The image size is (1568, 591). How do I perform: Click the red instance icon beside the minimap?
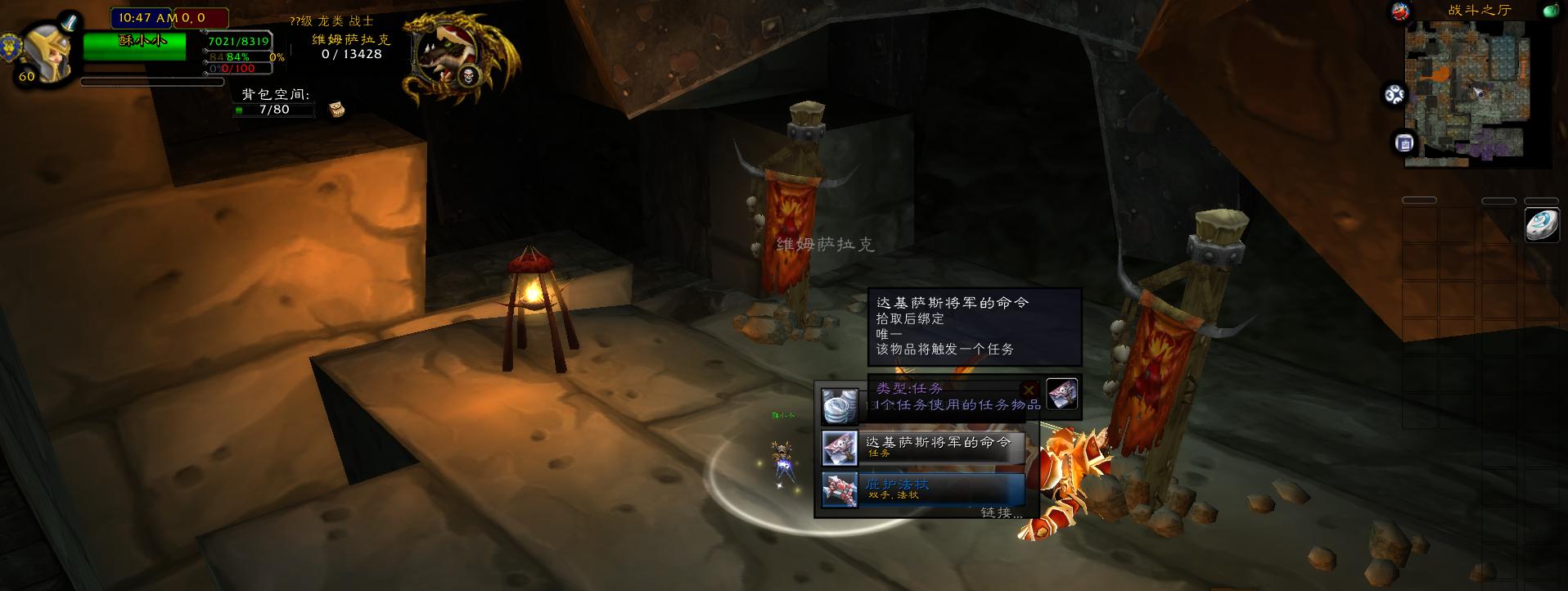pyautogui.click(x=1399, y=12)
